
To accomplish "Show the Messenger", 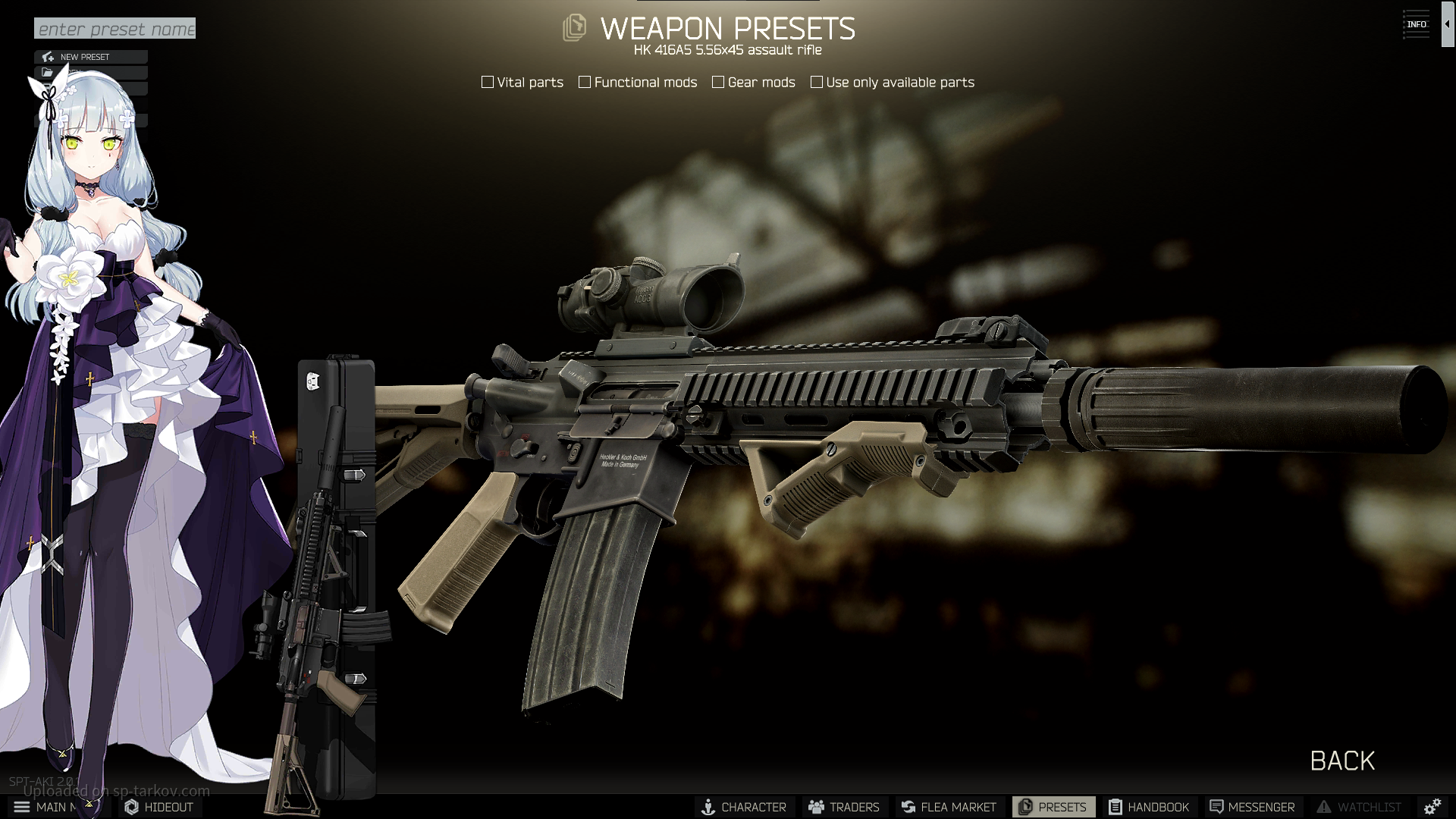I will pyautogui.click(x=1252, y=807).
